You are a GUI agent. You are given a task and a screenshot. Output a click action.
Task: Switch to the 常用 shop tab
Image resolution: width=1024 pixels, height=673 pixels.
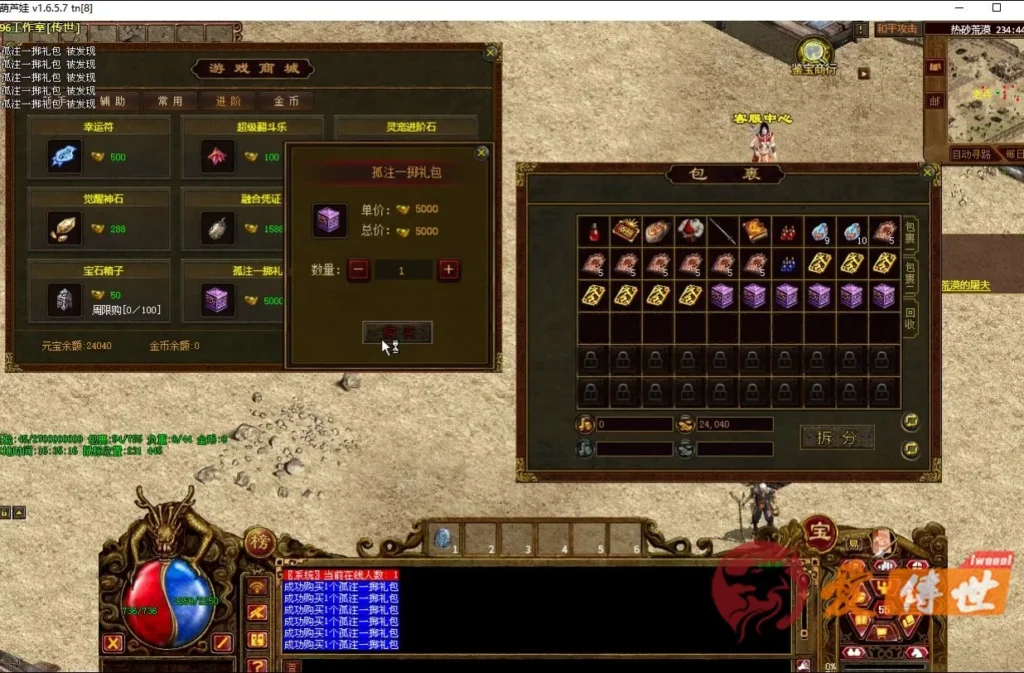(170, 101)
